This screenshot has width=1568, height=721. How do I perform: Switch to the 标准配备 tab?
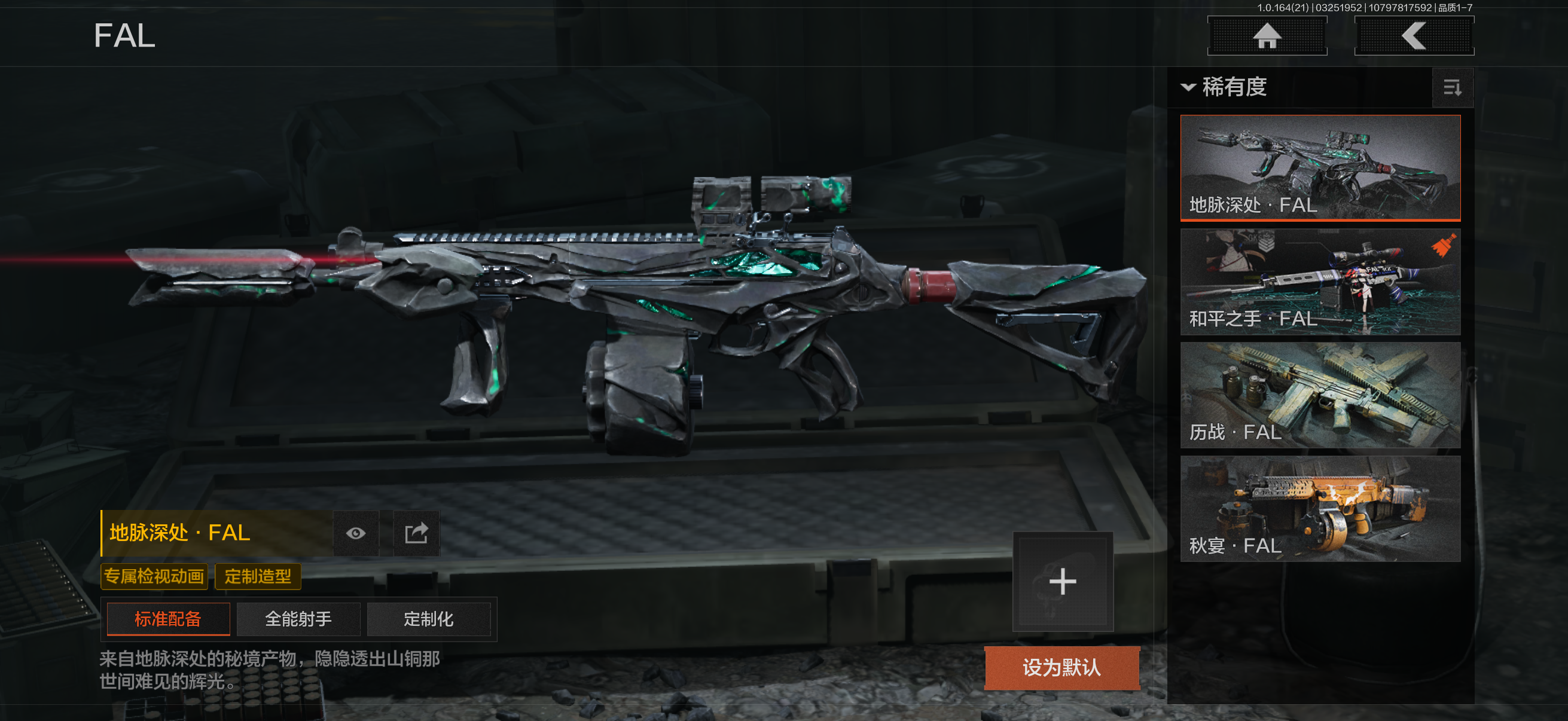(168, 619)
